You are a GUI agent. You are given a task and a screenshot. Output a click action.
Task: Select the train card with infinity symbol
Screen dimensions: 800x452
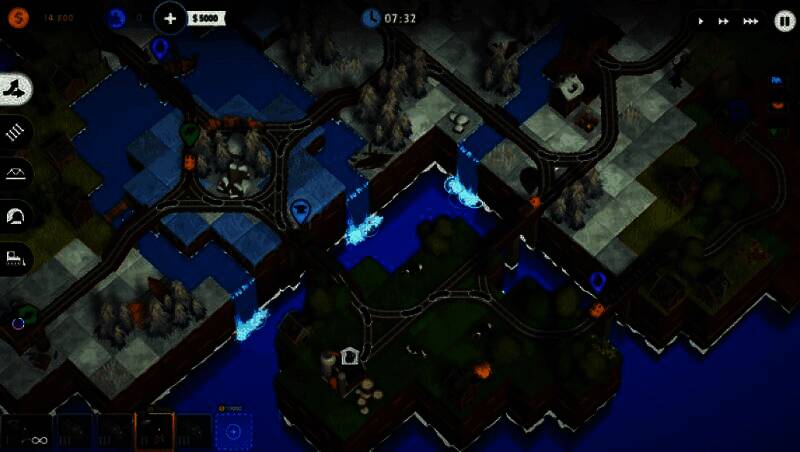click(x=26, y=431)
